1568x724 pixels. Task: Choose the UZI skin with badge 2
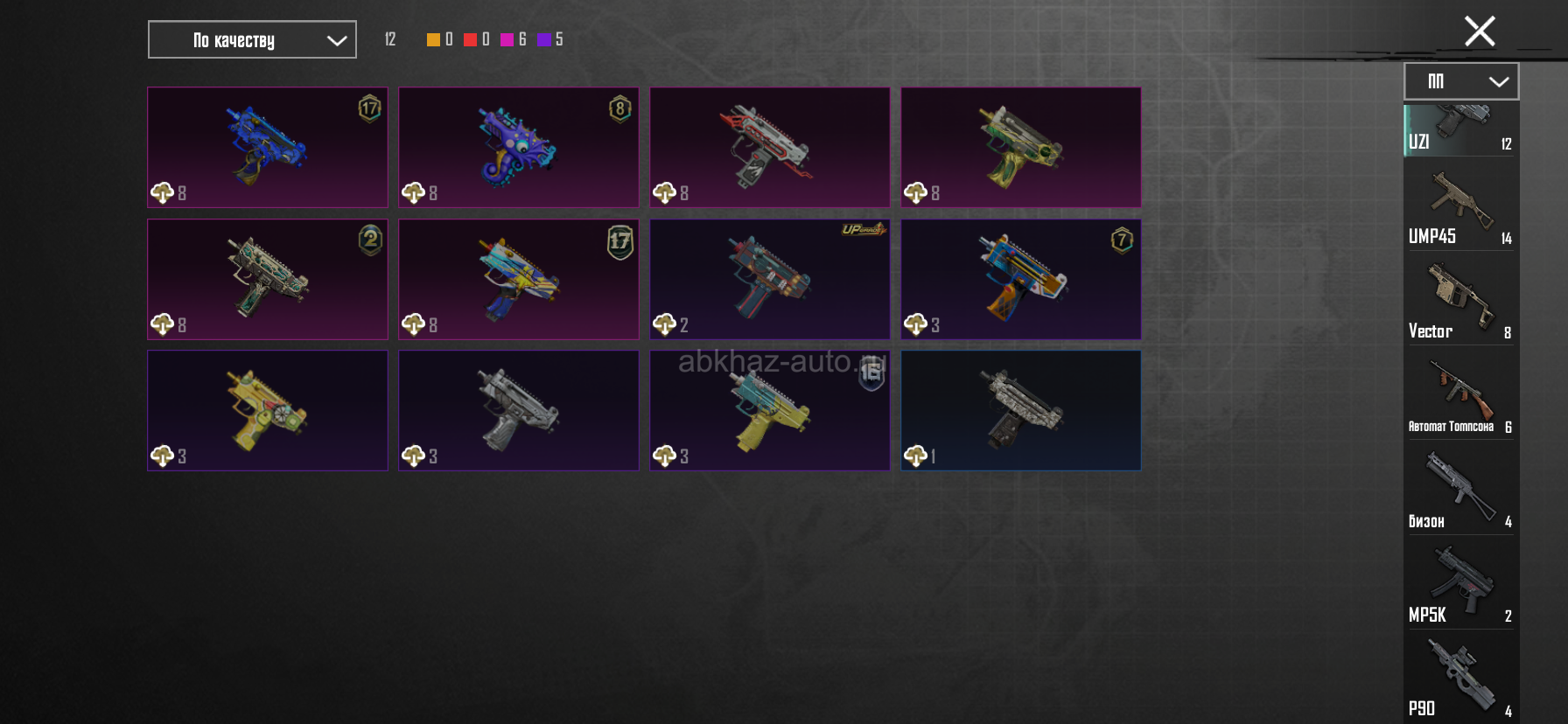[267, 279]
